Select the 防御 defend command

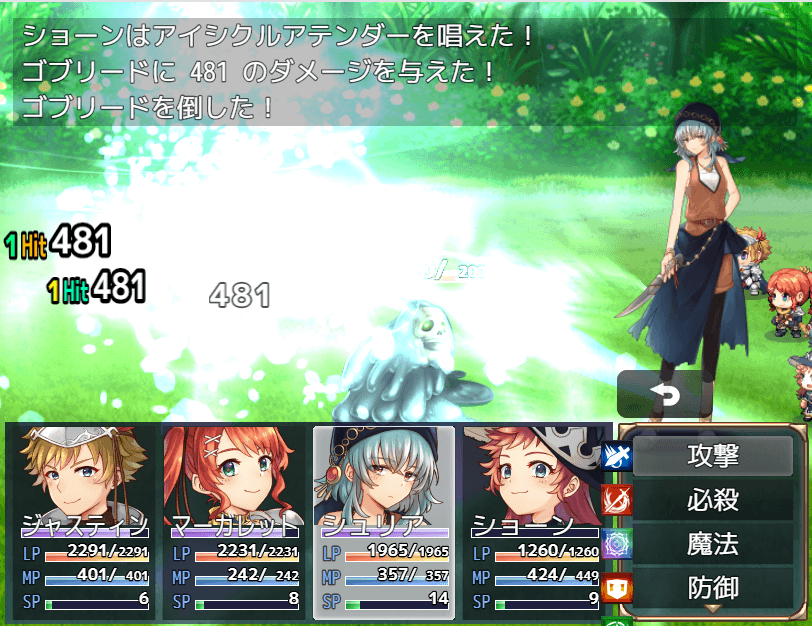[x=713, y=587]
